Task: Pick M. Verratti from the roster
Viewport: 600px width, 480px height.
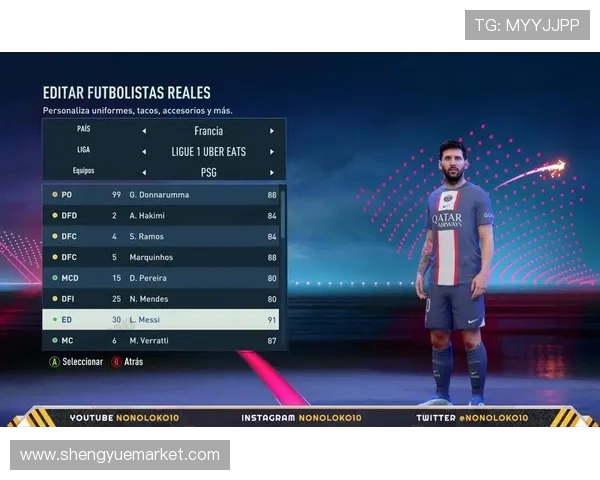Action: [160, 341]
